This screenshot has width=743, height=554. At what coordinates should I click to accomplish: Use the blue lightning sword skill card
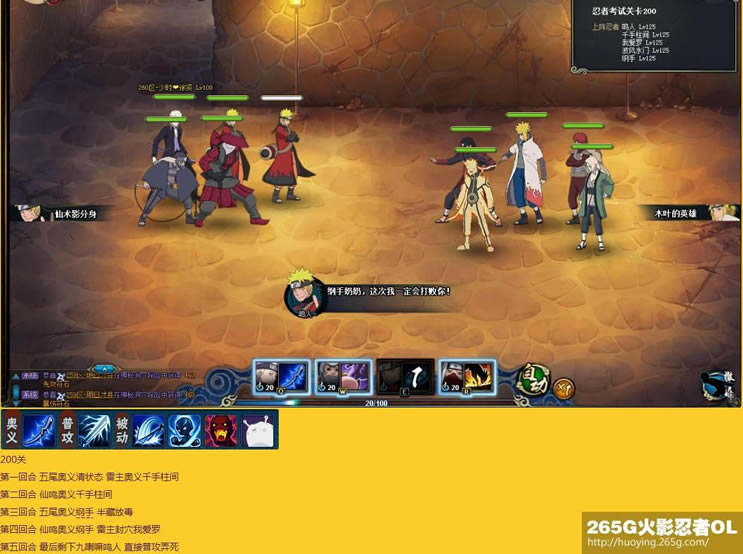tap(281, 376)
